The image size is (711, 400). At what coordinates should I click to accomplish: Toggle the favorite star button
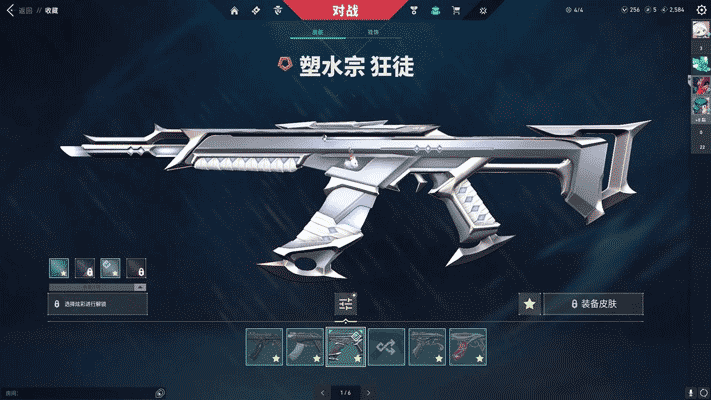(530, 303)
